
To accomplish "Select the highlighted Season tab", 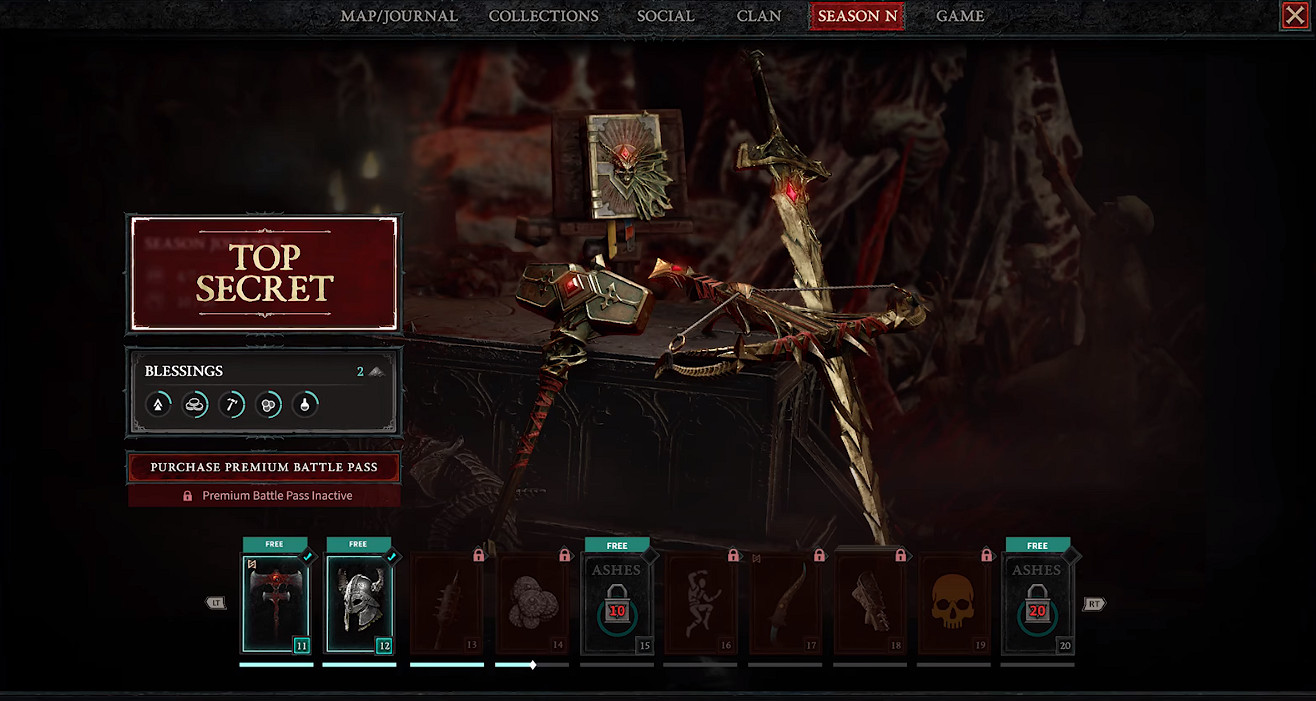I will (x=856, y=16).
